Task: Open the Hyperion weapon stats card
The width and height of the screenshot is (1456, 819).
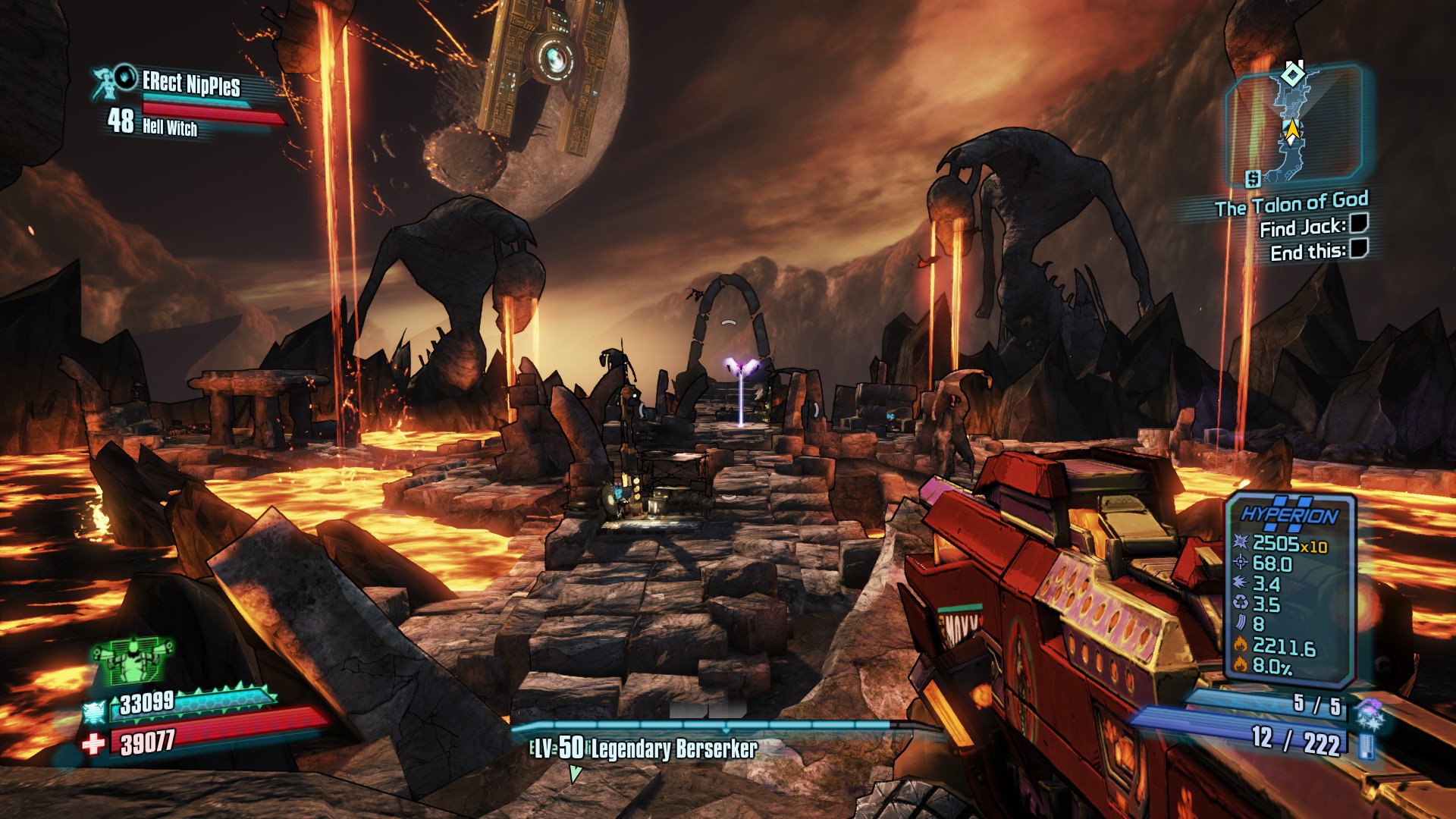Action: click(x=1290, y=585)
